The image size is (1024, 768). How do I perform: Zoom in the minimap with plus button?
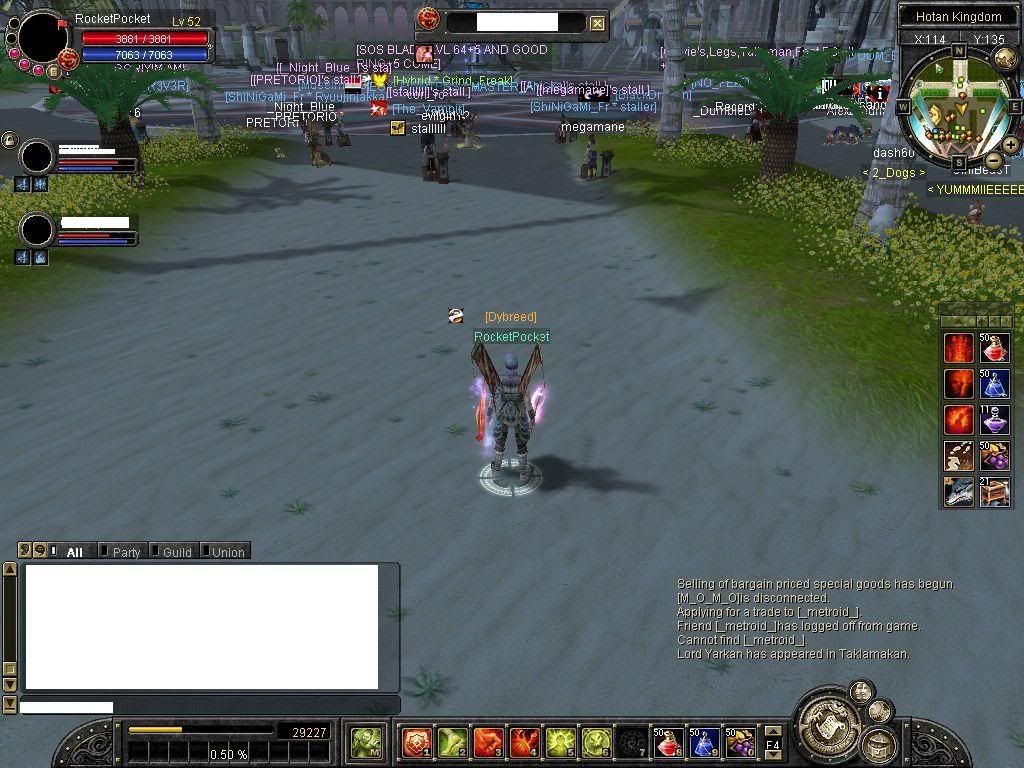pos(1011,145)
